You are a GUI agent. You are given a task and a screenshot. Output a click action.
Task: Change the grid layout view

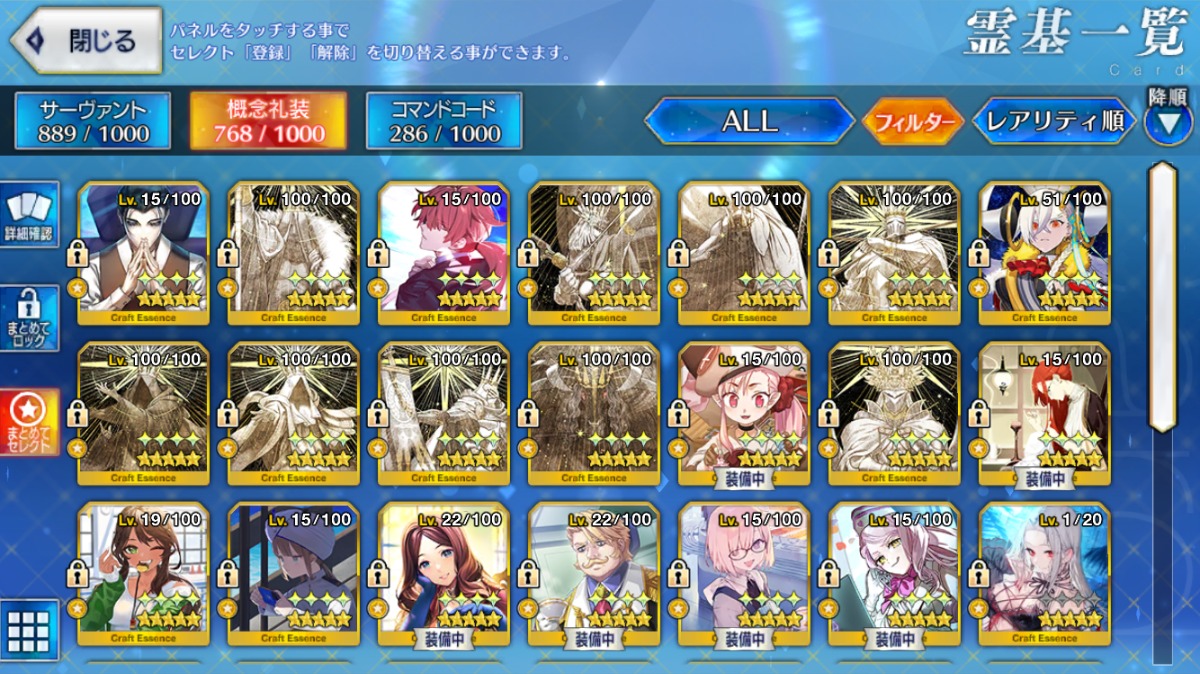[x=28, y=628]
